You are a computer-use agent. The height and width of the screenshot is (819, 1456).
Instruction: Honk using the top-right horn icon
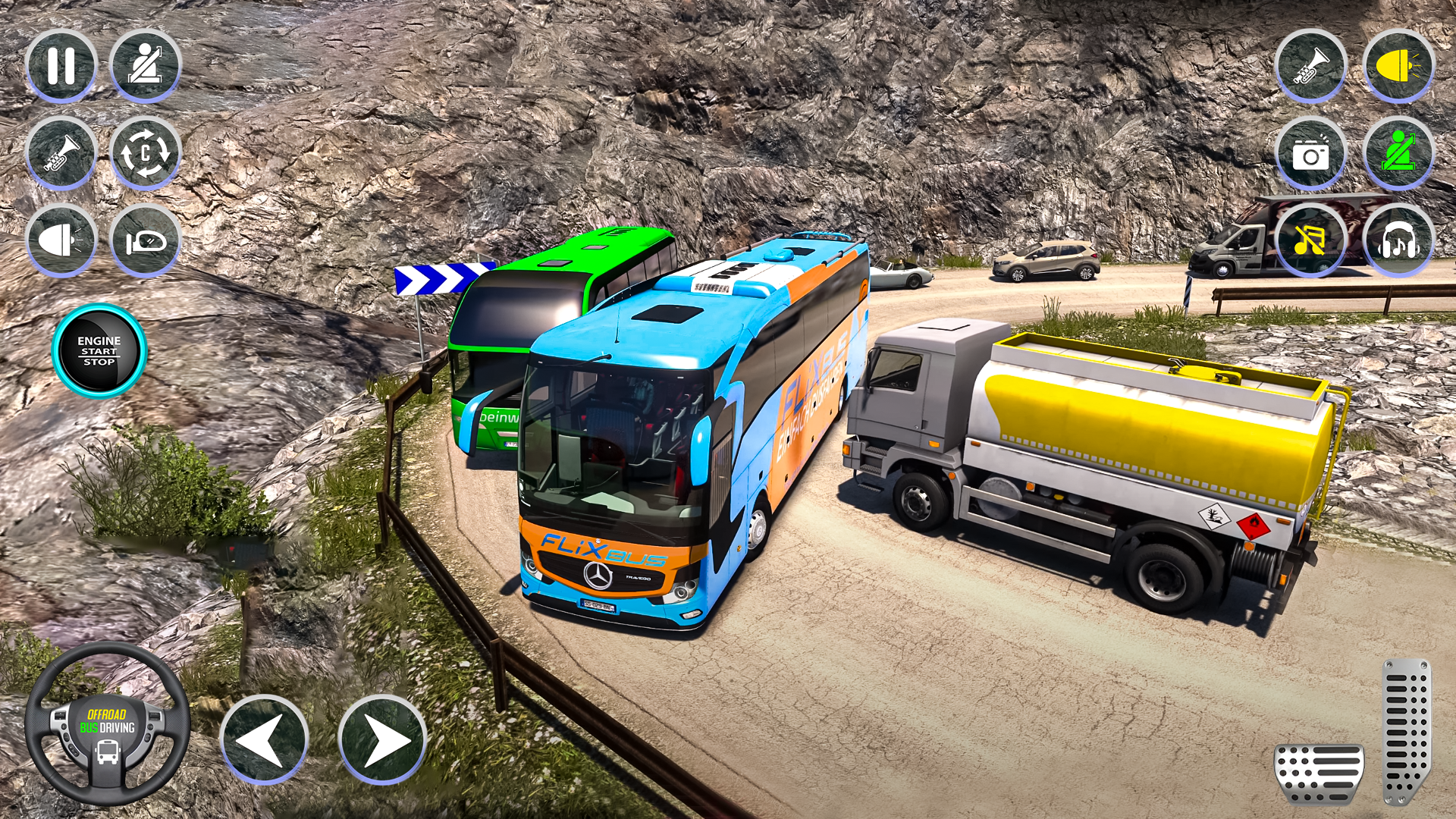(x=1312, y=64)
